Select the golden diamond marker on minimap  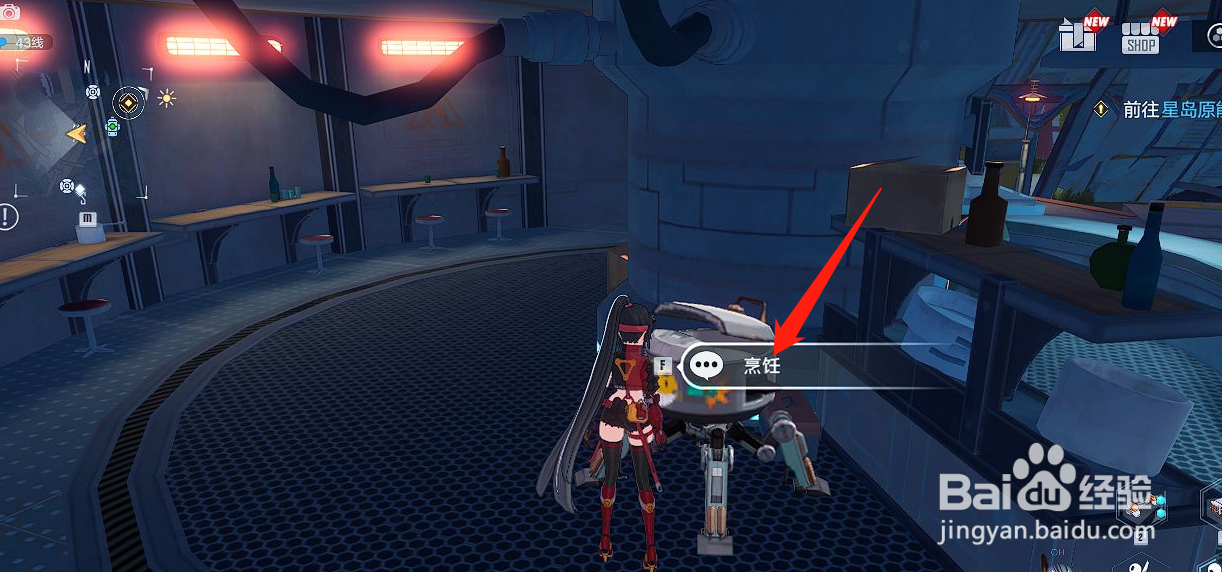click(128, 100)
